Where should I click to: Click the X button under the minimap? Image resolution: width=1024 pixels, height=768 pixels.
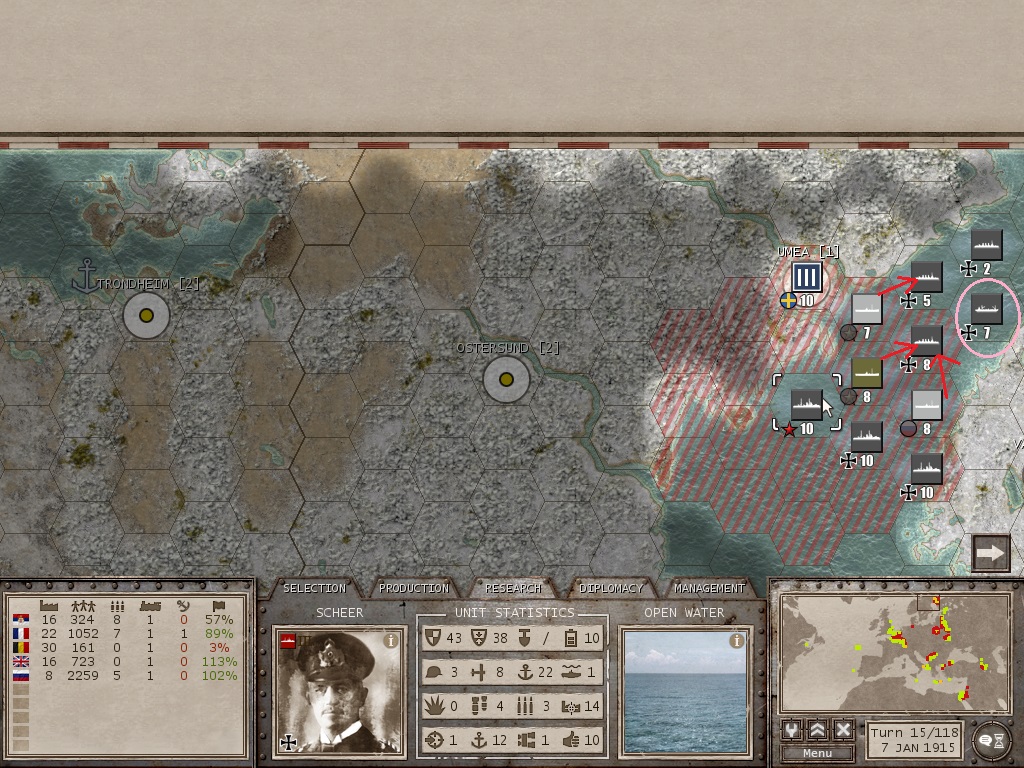coord(843,730)
